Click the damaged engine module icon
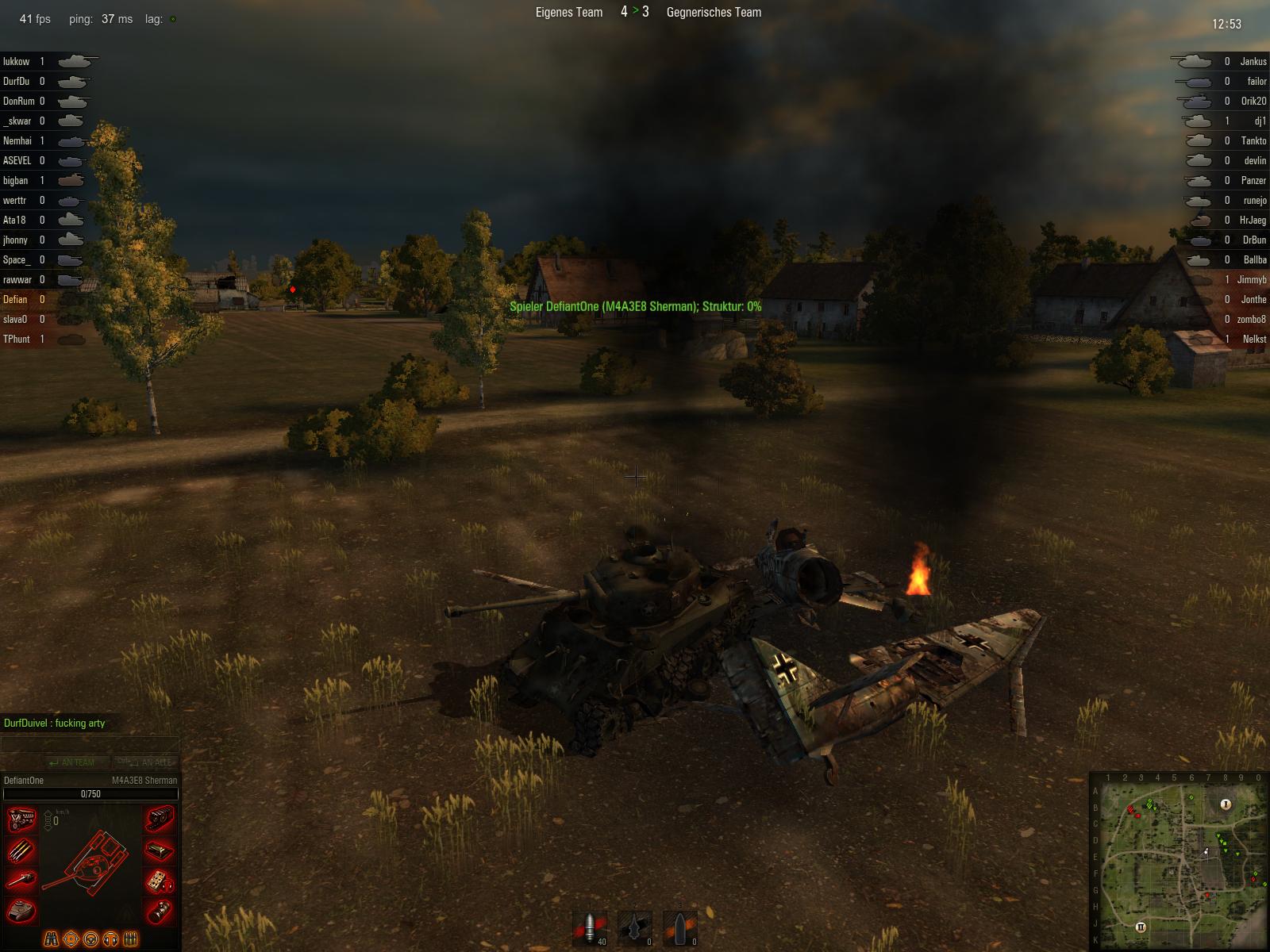Screen dimensions: 1270x952 click(21, 820)
